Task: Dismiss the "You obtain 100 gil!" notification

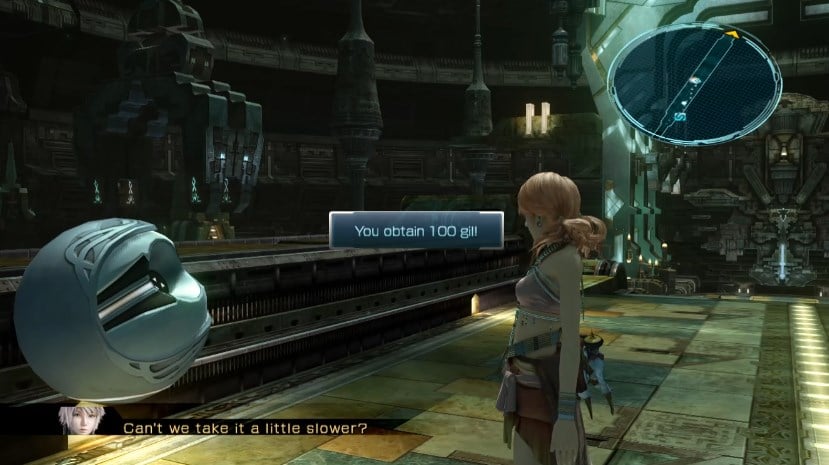Action: tap(416, 230)
